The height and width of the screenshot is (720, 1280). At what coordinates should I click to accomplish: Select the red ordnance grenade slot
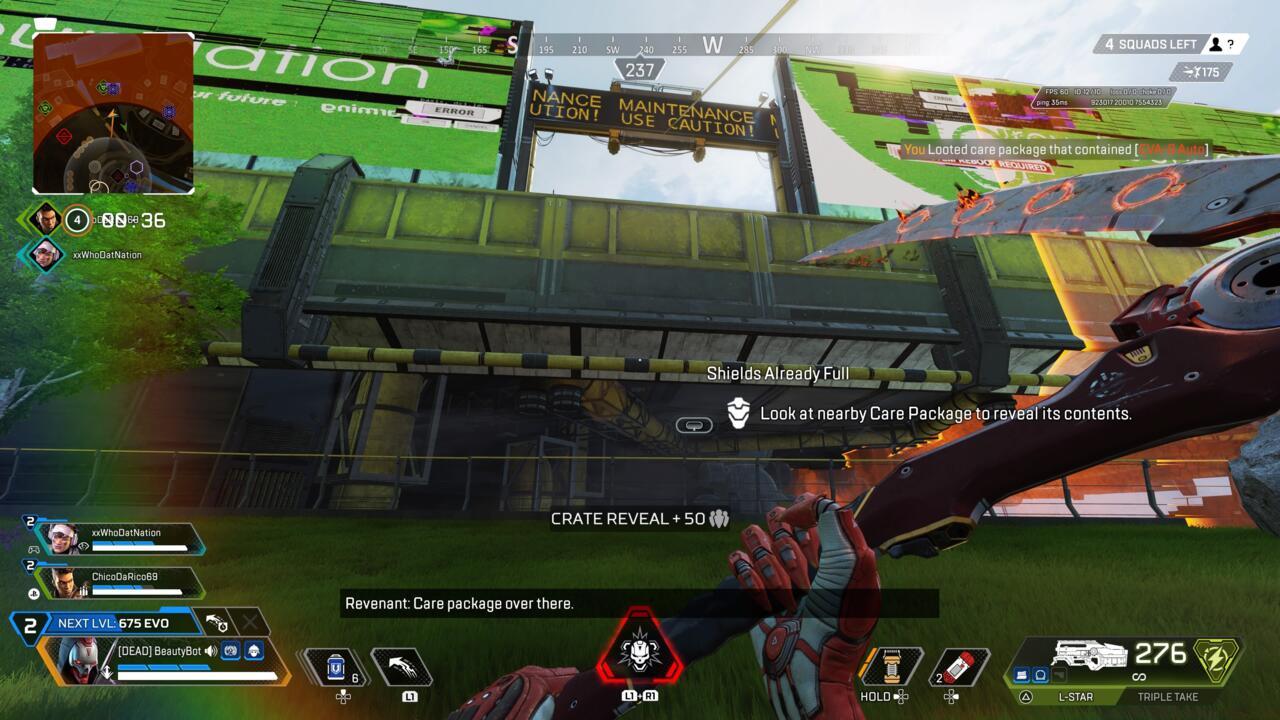pos(960,667)
